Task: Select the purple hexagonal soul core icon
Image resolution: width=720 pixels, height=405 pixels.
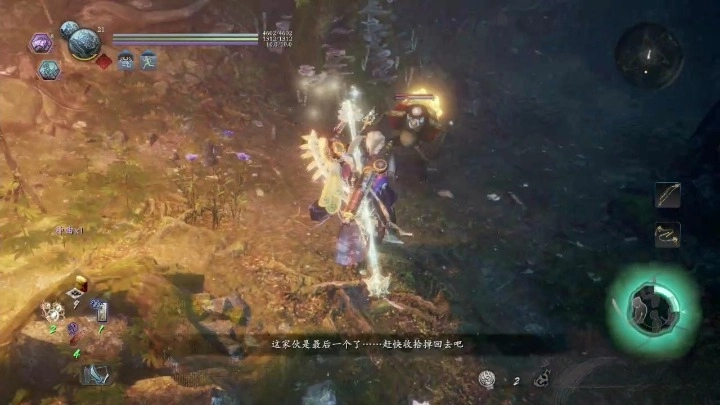Action: pyautogui.click(x=40, y=43)
